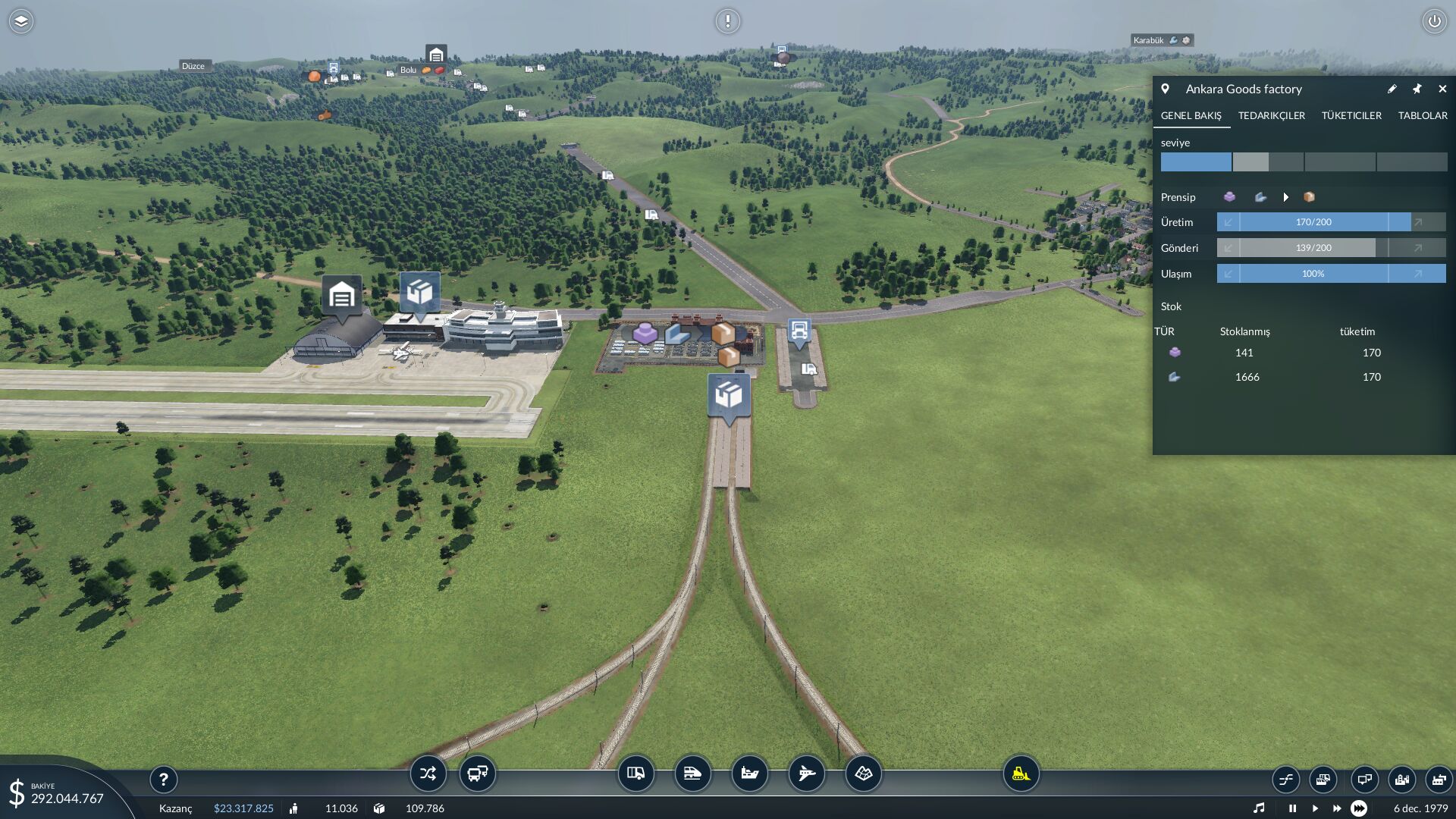
Task: Select the terrain landscaping tool
Action: [863, 773]
